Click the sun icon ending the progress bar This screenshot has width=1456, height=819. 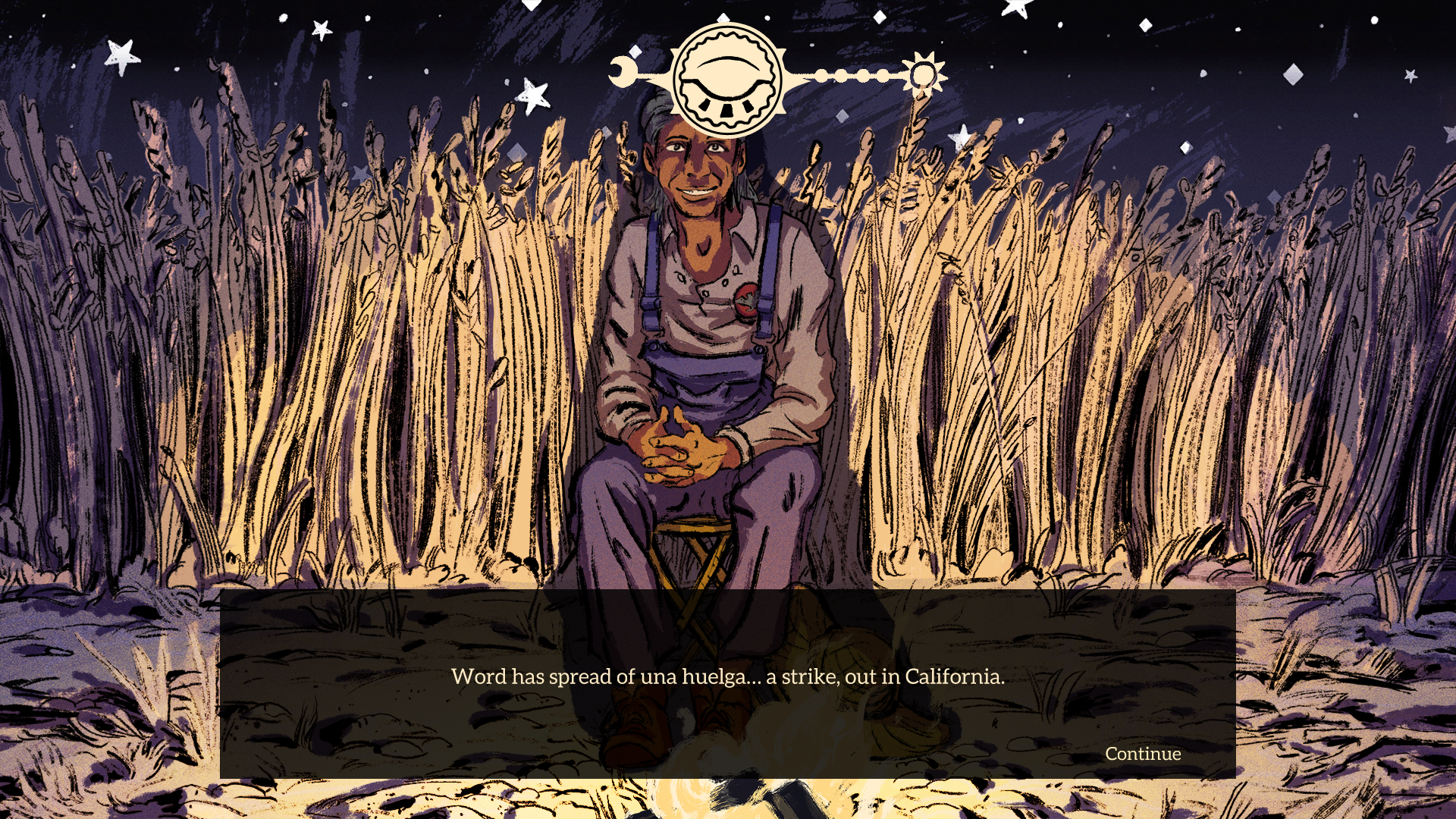924,76
